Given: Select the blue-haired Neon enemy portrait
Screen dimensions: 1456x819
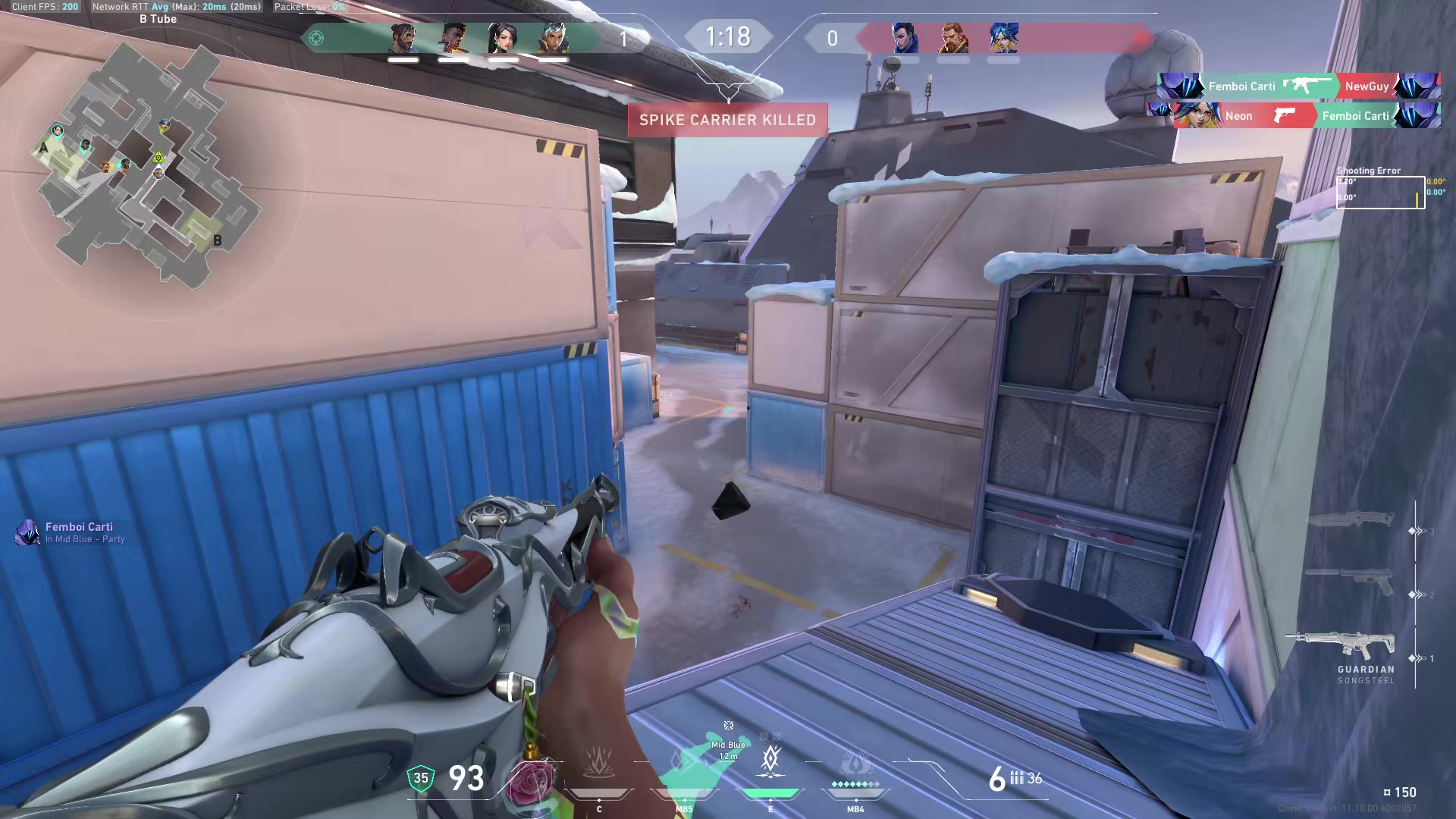Looking at the screenshot, I should coord(1003,38).
